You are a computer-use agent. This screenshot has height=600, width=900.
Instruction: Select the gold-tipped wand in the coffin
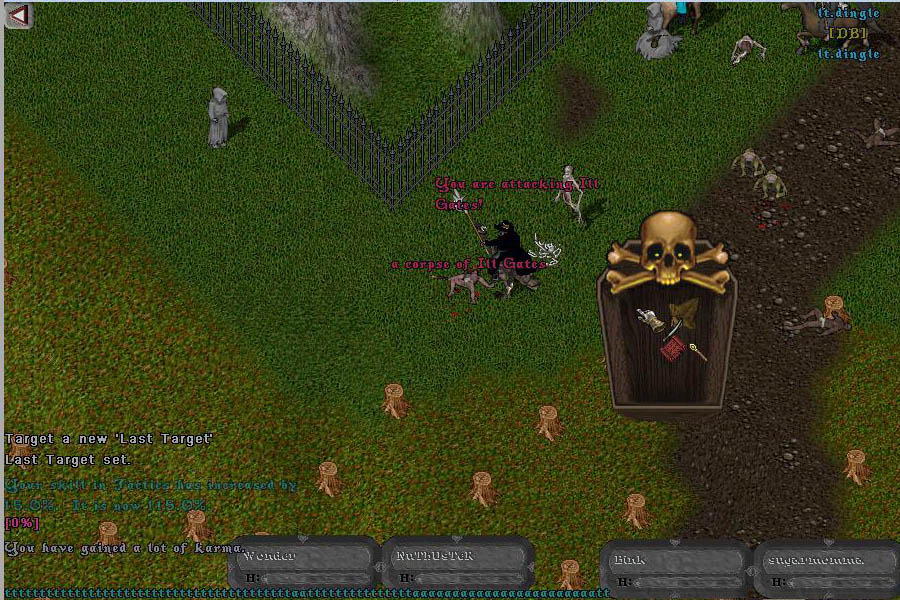[696, 351]
